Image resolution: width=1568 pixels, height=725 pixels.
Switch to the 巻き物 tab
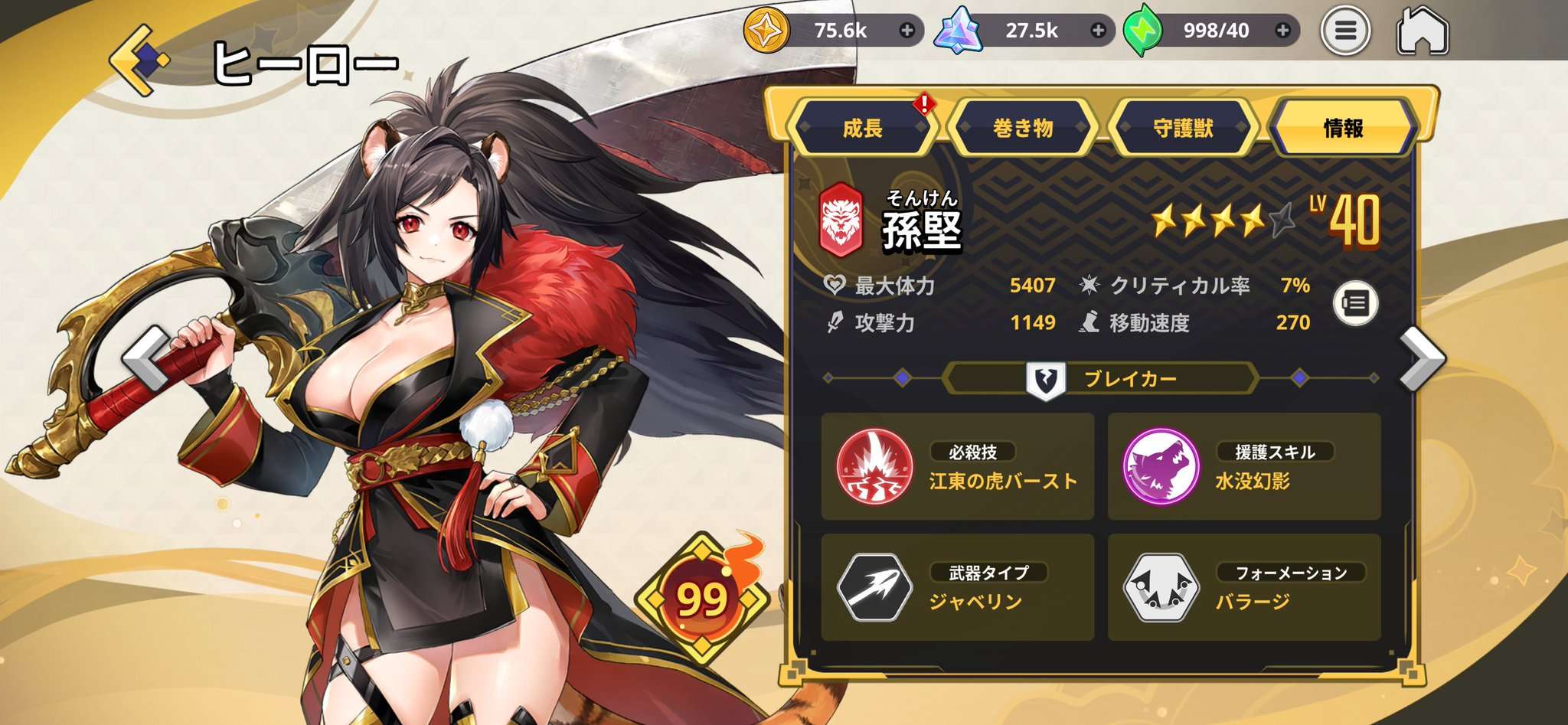(x=1023, y=128)
